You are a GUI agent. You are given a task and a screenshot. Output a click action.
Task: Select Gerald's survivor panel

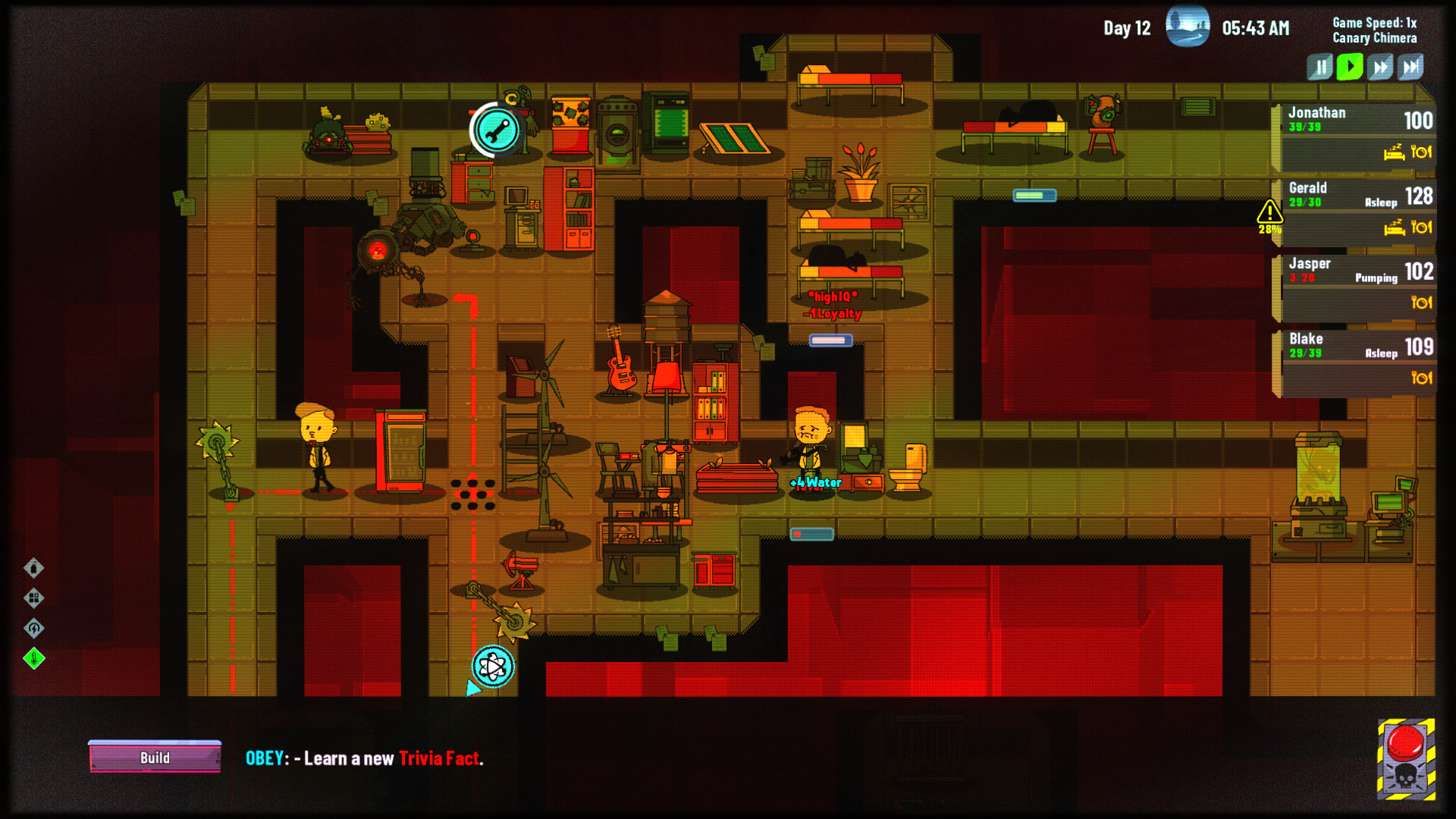(x=1354, y=210)
